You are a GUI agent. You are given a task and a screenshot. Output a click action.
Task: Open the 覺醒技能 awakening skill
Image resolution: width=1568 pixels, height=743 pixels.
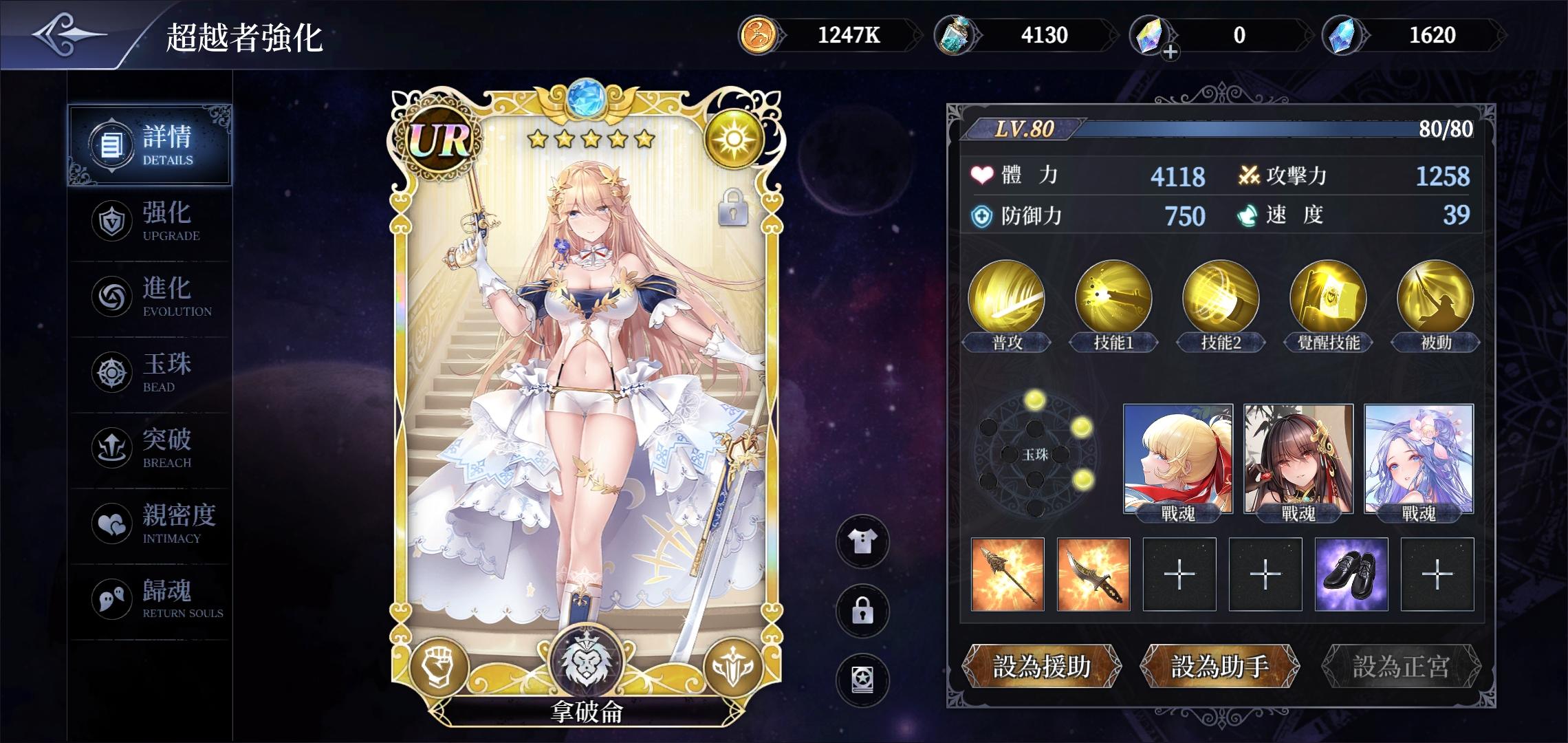pyautogui.click(x=1328, y=299)
